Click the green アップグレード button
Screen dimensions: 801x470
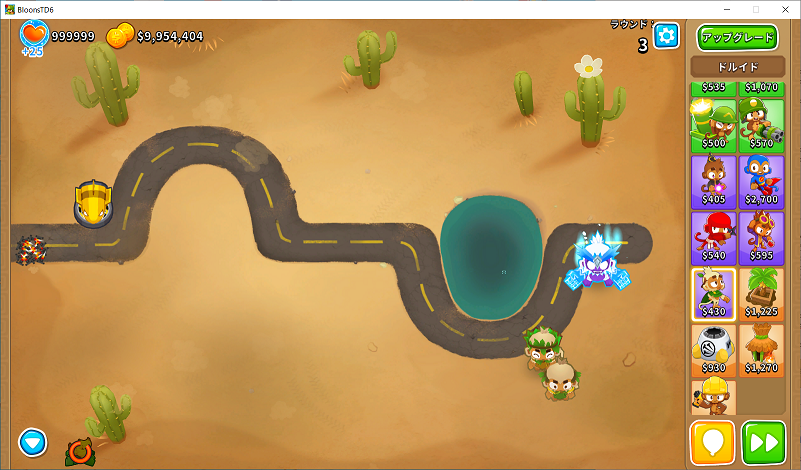(x=737, y=38)
